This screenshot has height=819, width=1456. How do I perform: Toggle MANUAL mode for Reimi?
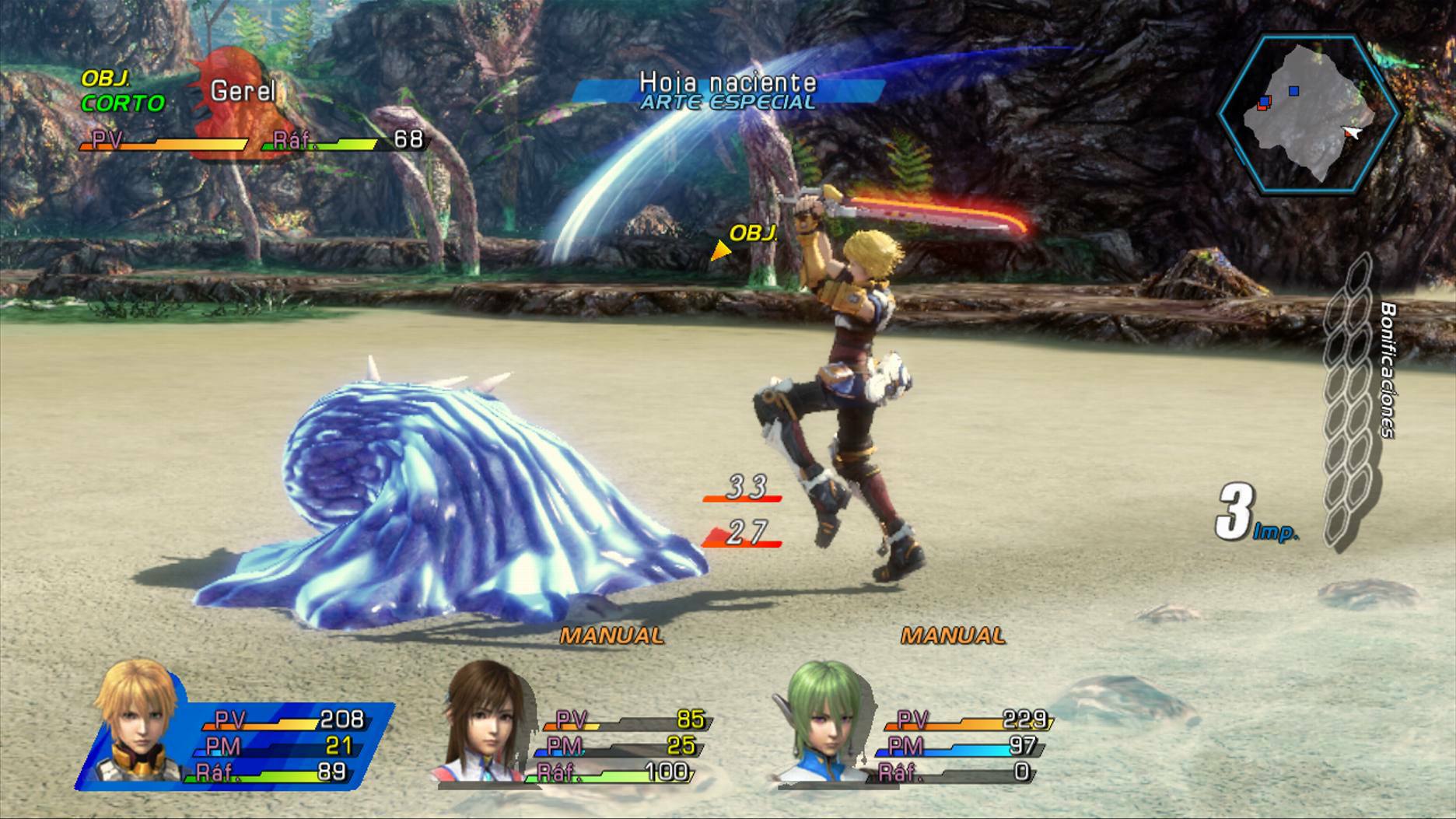coord(608,635)
